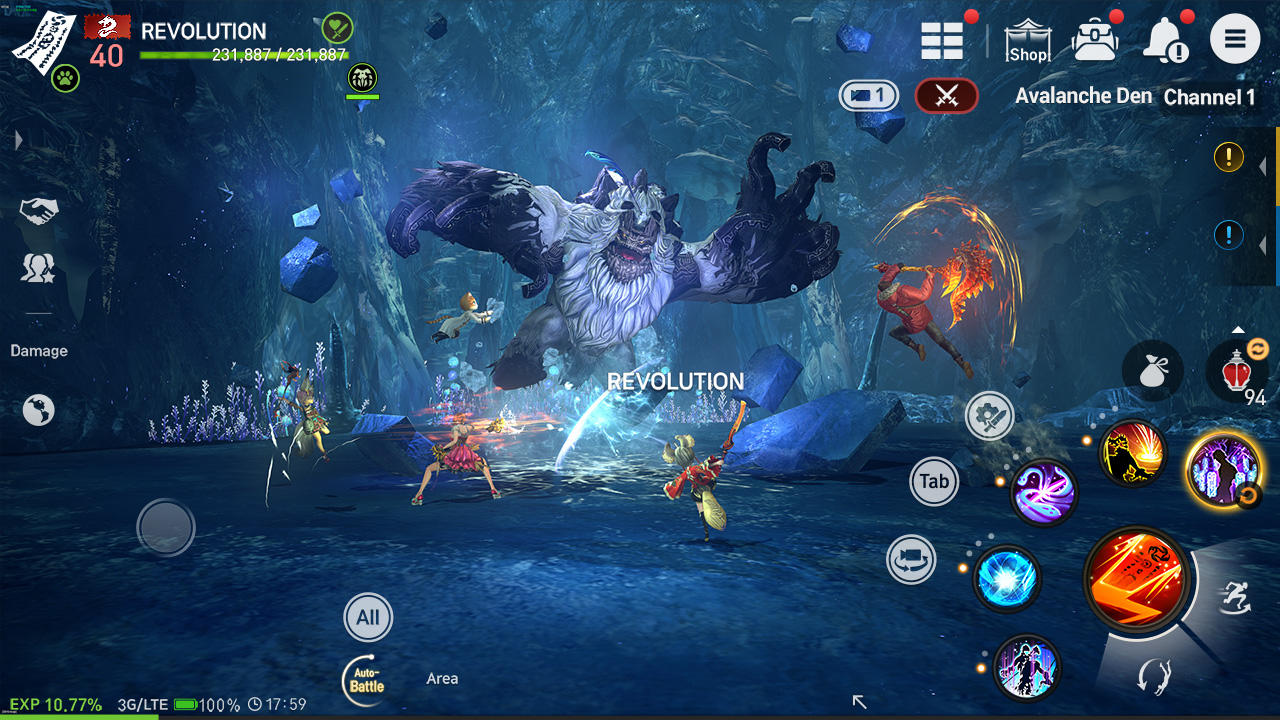The height and width of the screenshot is (720, 1280).
Task: Check notifications via the bell icon
Action: [1163, 40]
